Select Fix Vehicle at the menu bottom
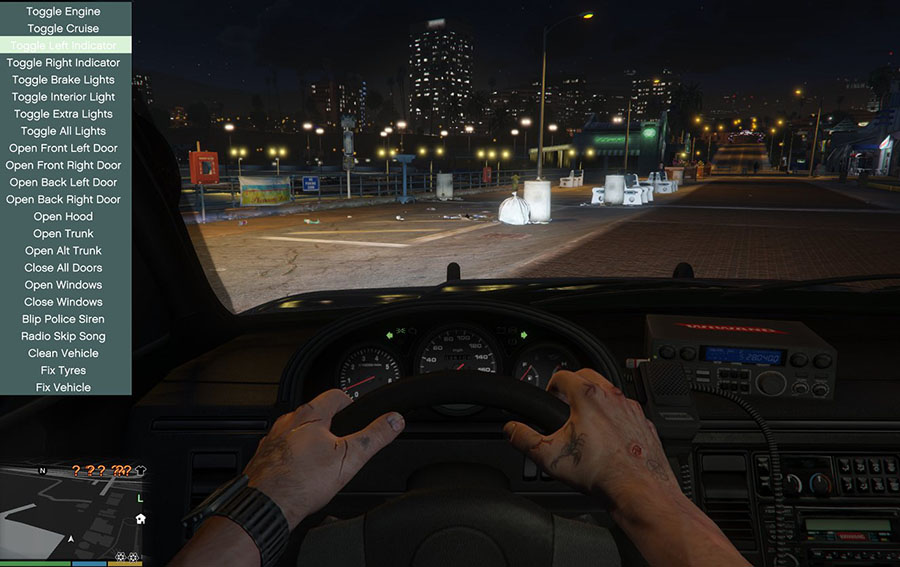 point(63,387)
